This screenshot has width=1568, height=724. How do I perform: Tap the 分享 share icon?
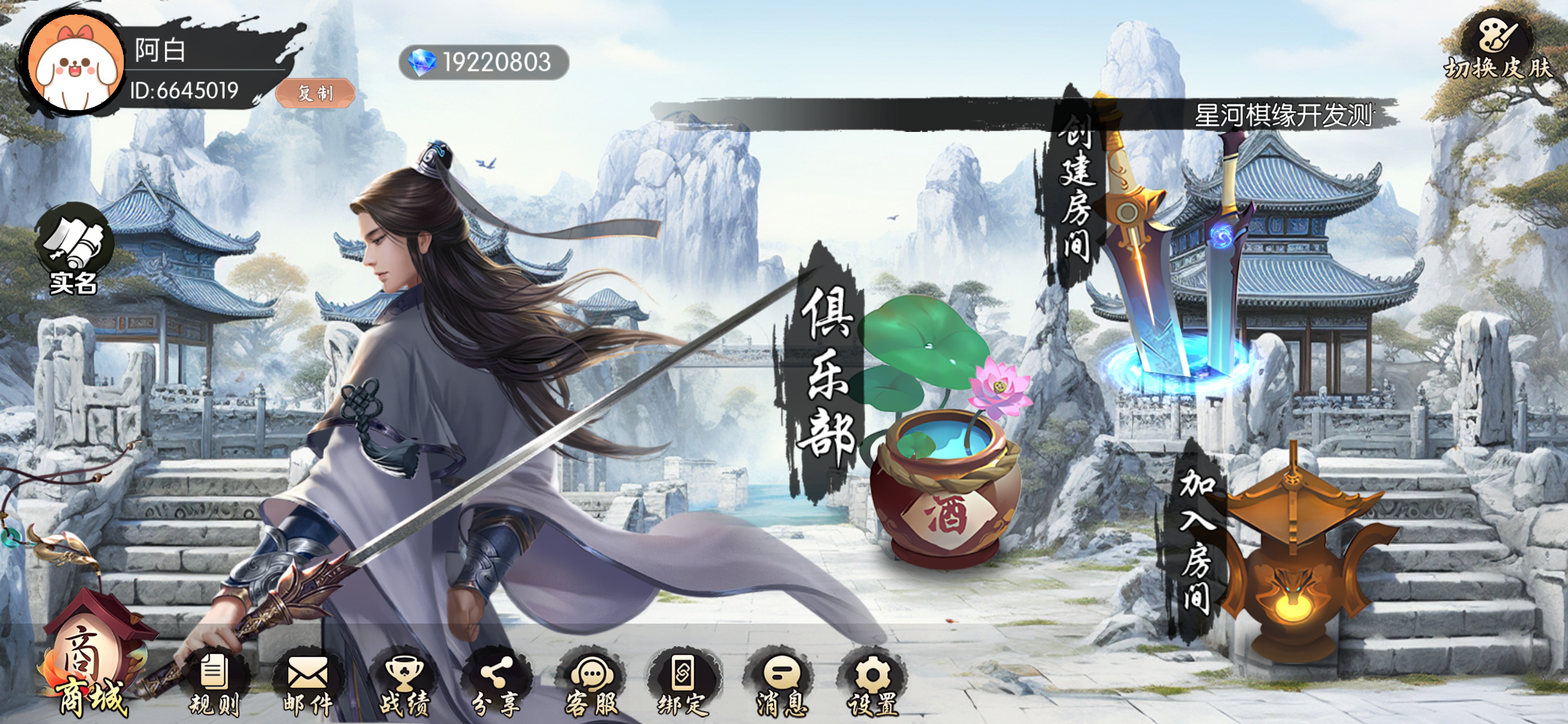point(496,683)
